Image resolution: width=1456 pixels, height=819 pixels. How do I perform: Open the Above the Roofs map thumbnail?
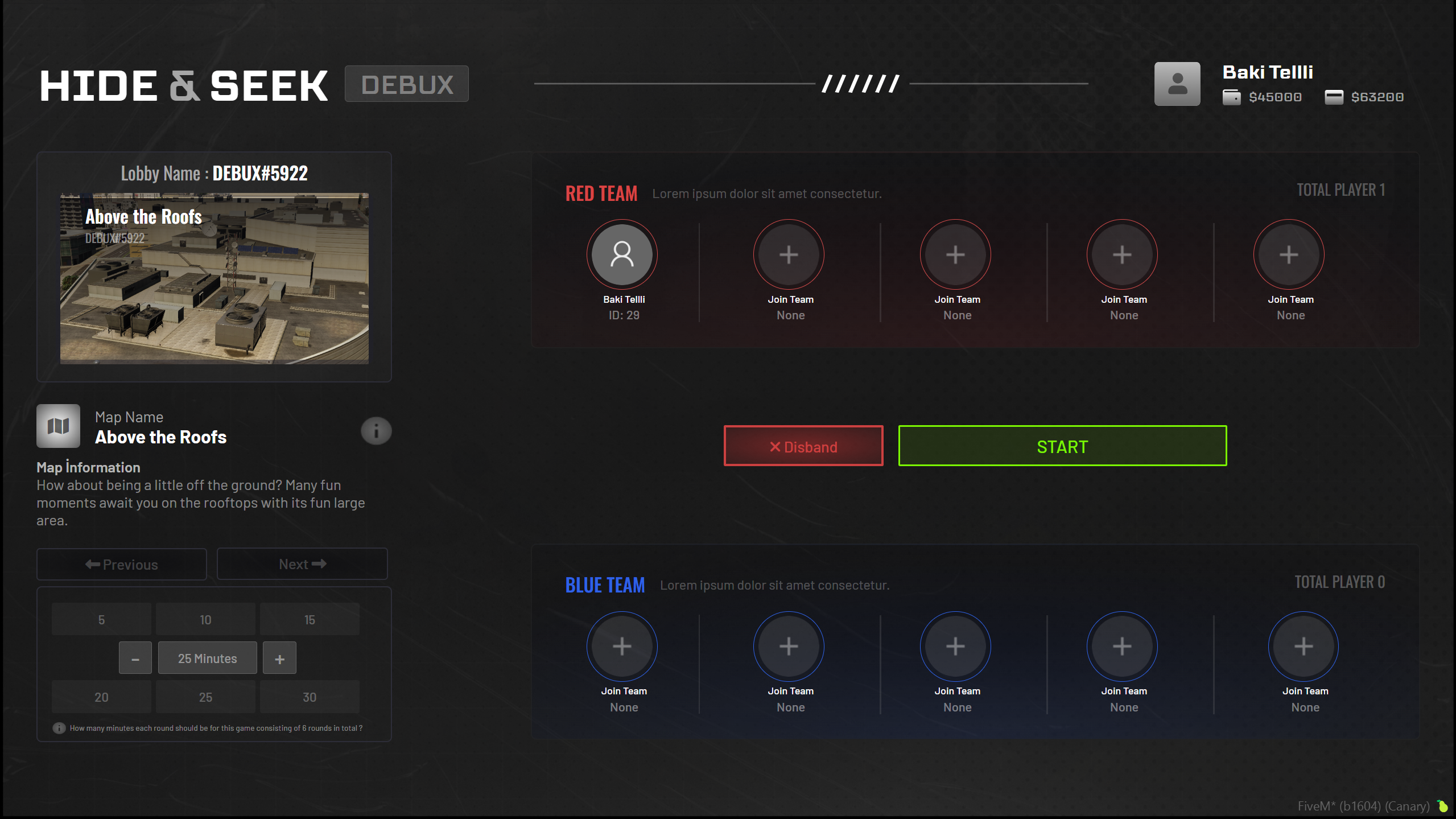[x=214, y=278]
